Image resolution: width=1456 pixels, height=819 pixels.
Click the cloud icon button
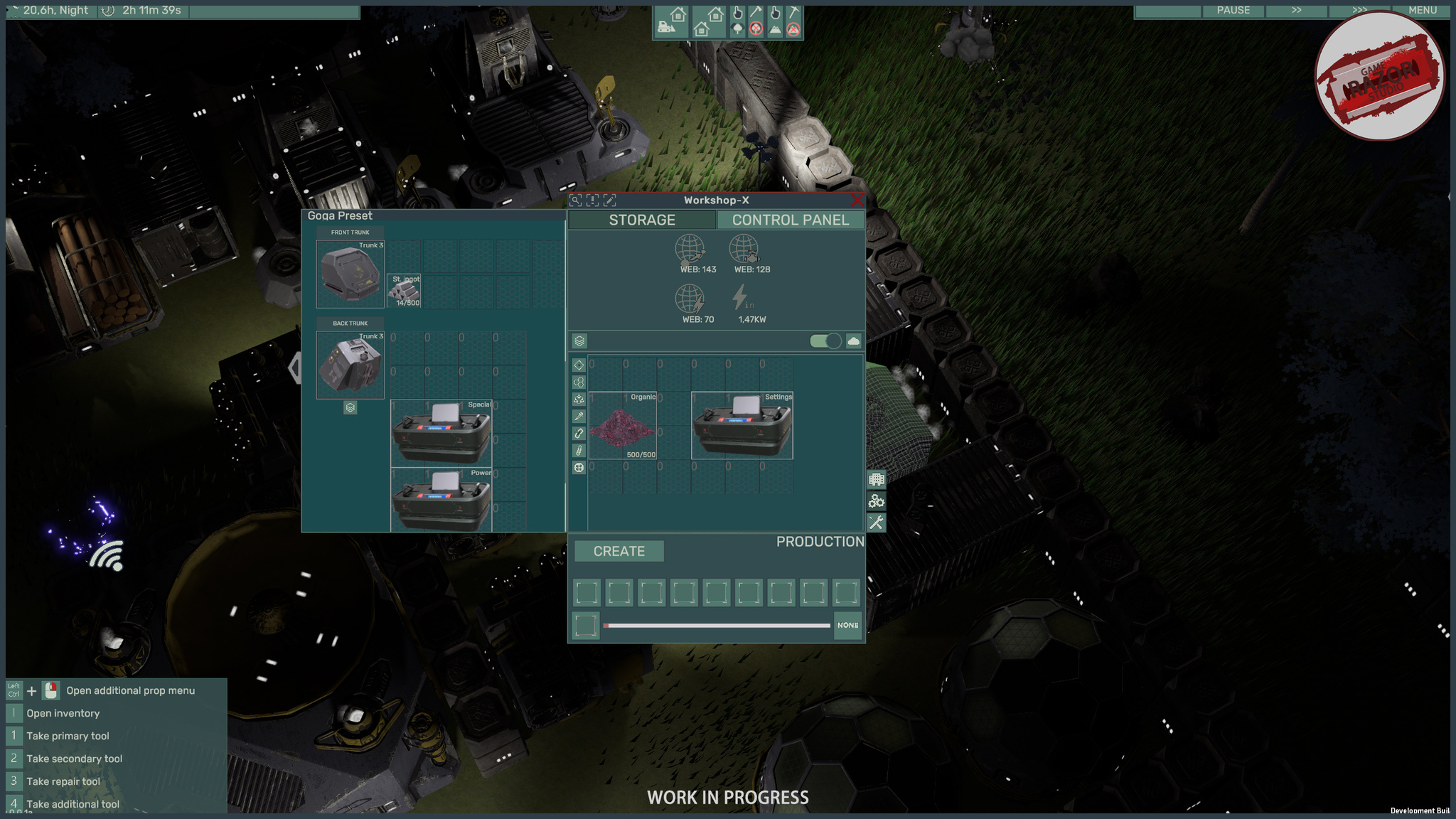tap(853, 341)
